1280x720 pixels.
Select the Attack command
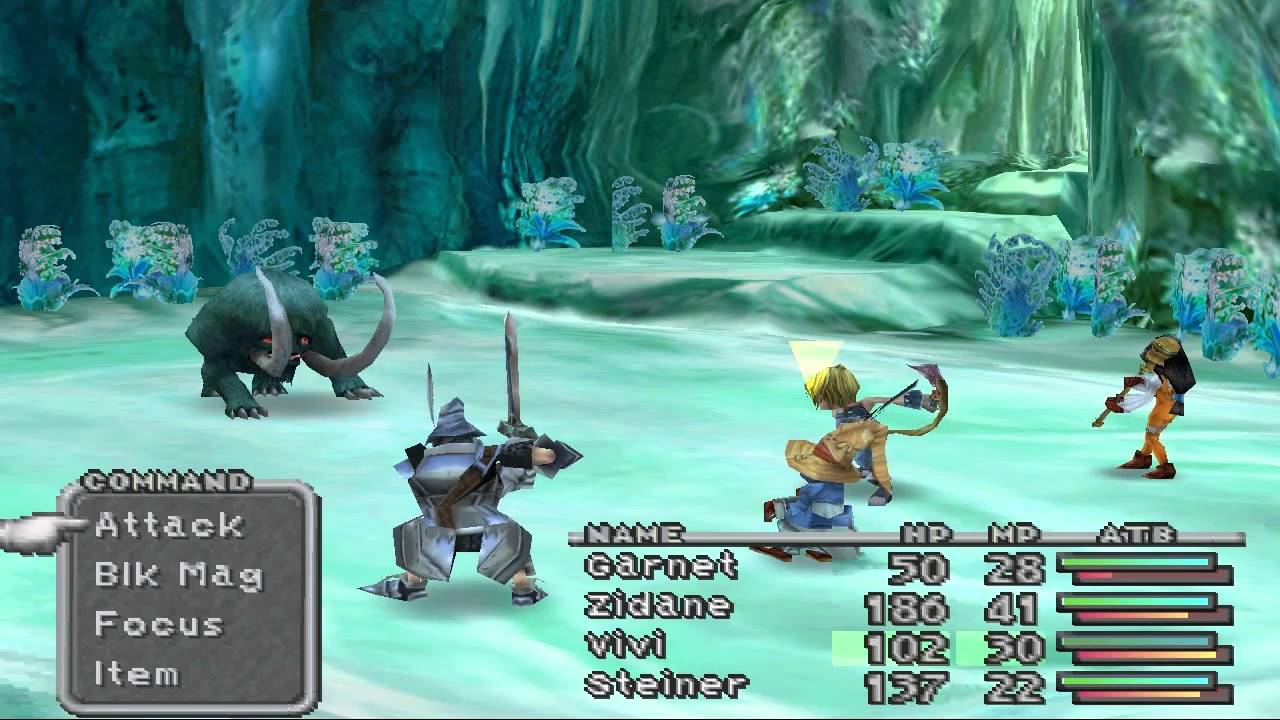pyautogui.click(x=168, y=524)
